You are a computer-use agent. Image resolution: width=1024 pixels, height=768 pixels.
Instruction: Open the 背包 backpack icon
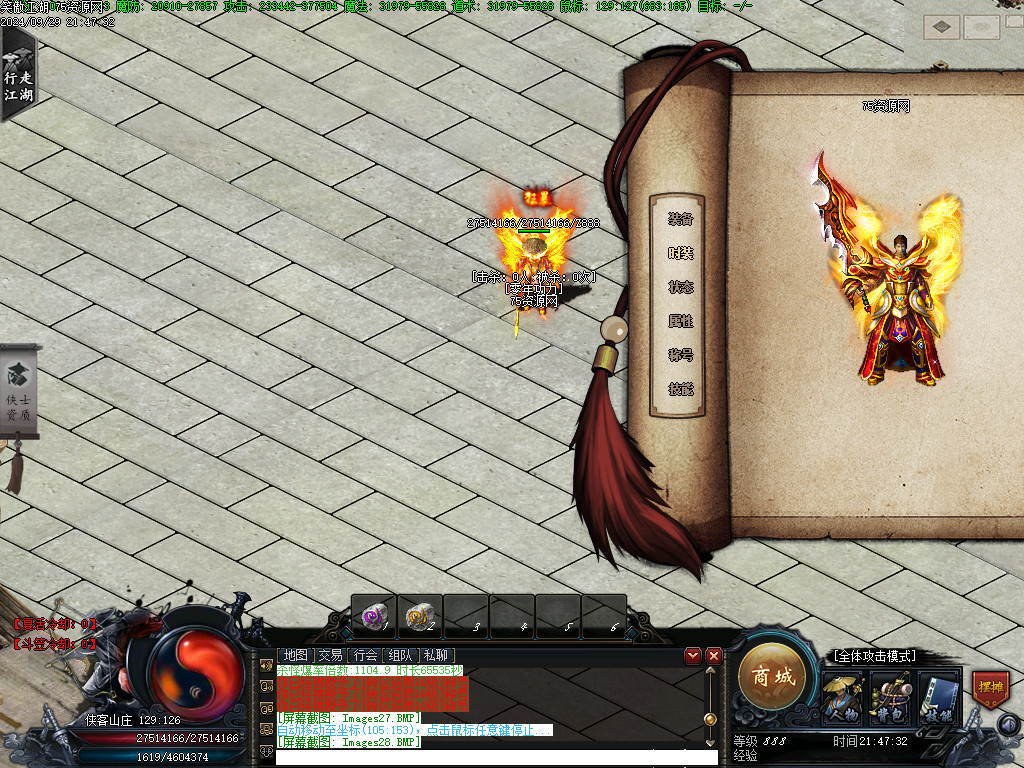tap(889, 696)
